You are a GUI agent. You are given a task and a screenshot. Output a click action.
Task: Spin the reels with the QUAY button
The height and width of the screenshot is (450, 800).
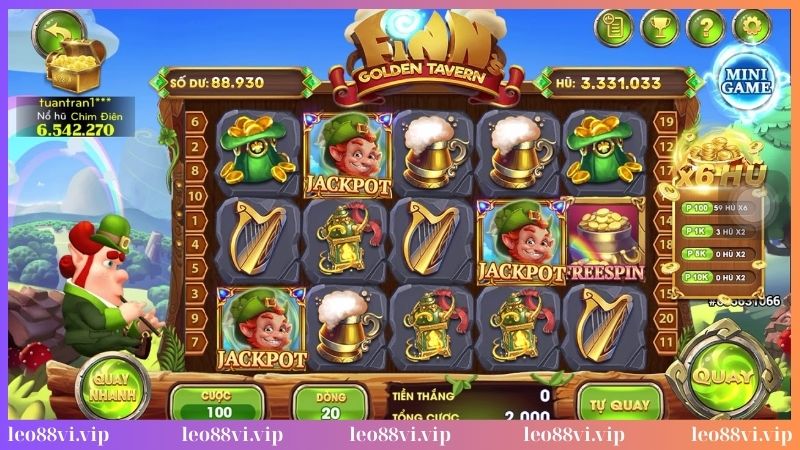pos(724,379)
